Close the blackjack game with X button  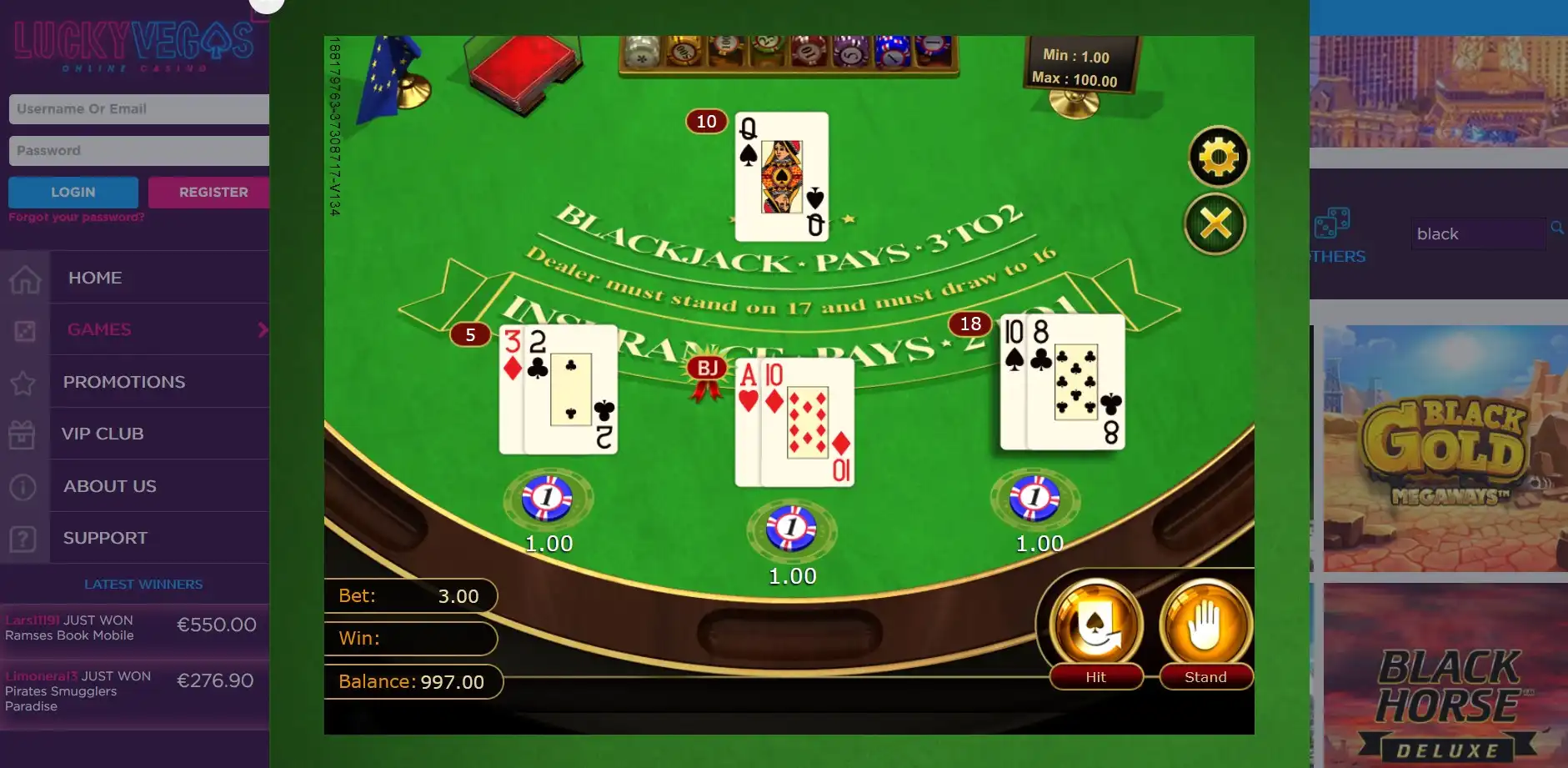click(x=1215, y=224)
